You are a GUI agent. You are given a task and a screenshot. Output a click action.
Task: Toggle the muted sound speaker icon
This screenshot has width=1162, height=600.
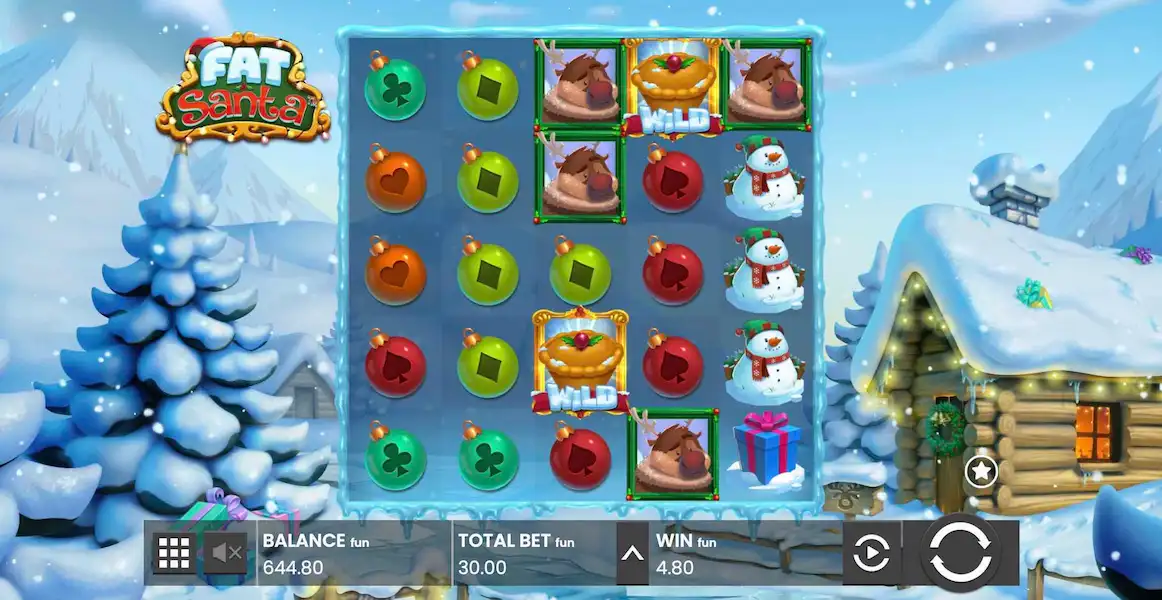coord(227,552)
